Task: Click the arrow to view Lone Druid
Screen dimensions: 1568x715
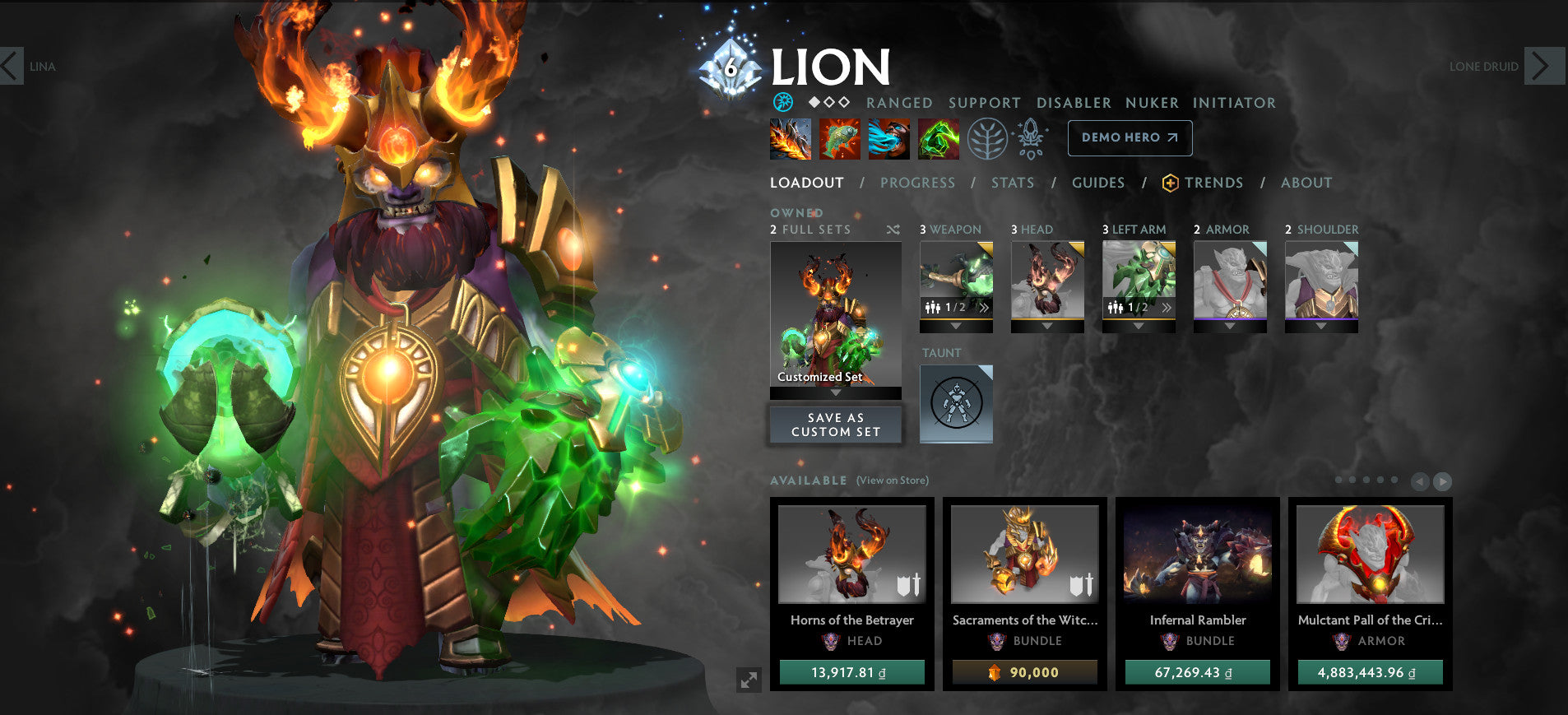Action: [1543, 67]
